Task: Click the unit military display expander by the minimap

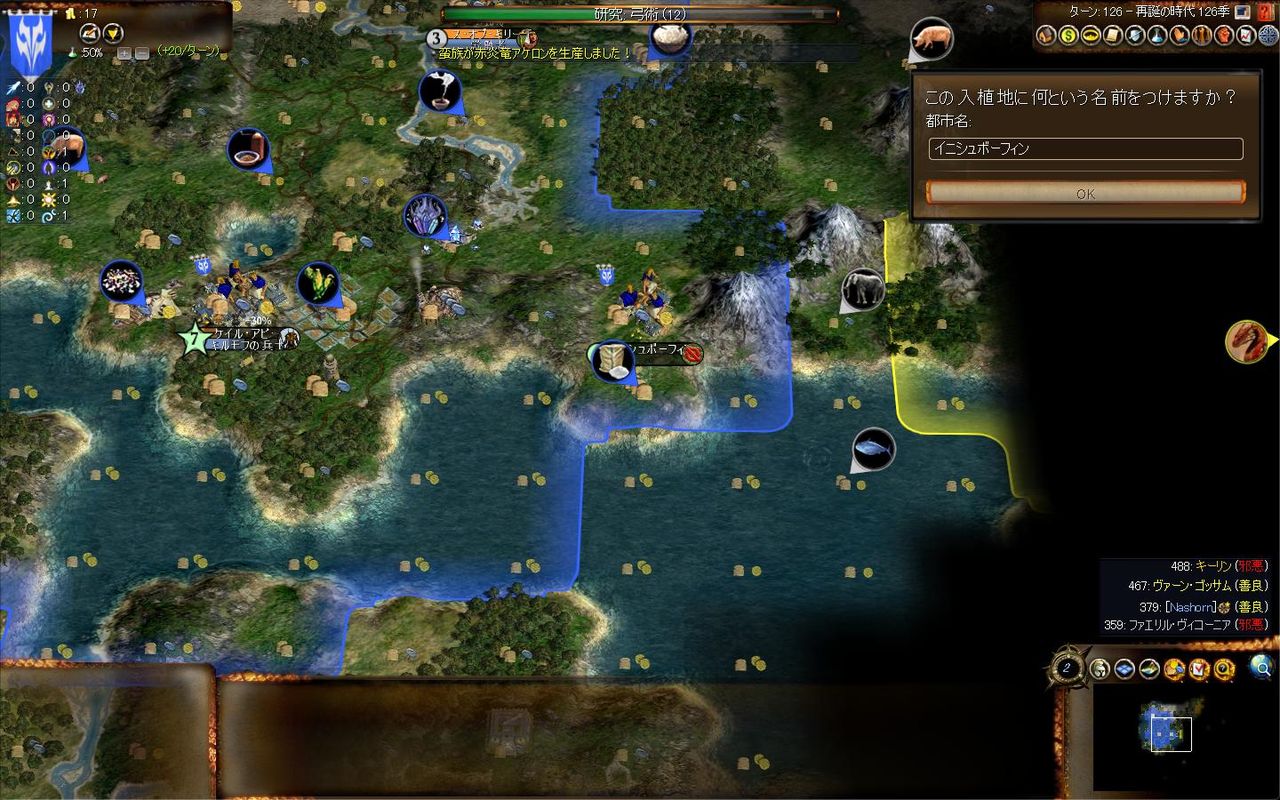Action: pyautogui.click(x=1099, y=667)
